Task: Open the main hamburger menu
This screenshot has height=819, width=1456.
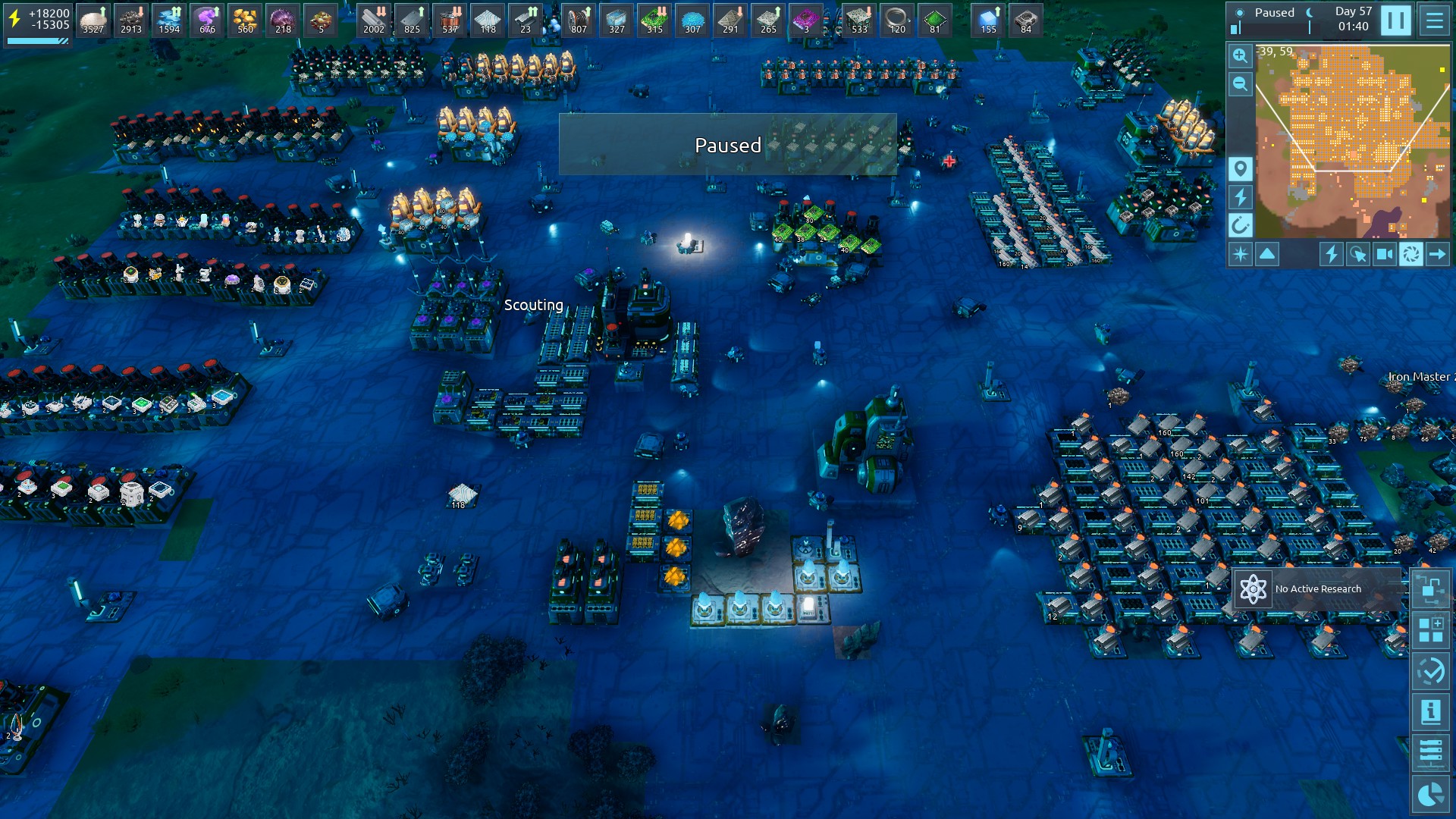Action: (x=1435, y=20)
